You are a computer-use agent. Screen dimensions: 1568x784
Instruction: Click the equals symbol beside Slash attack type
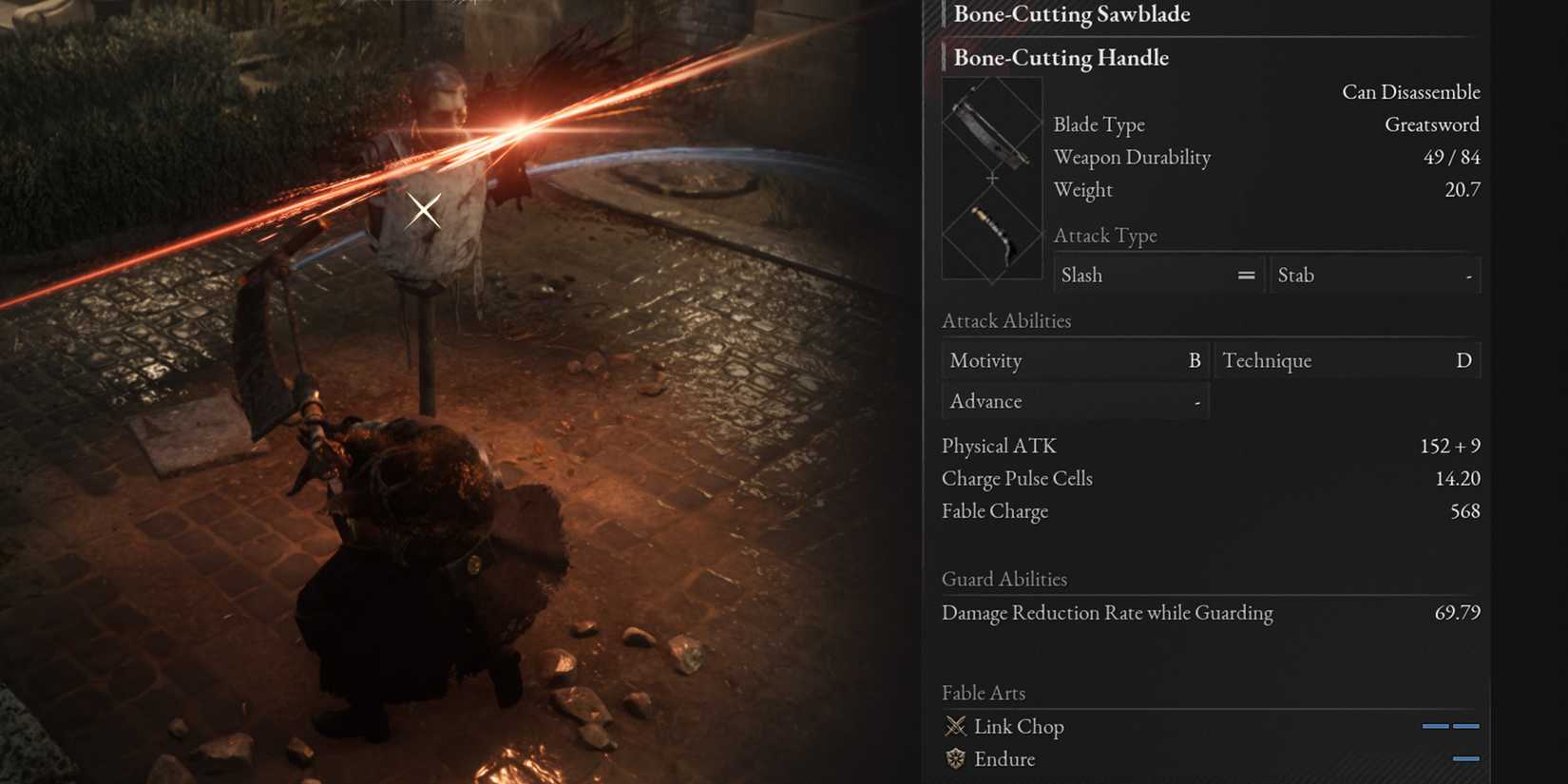tap(1245, 275)
